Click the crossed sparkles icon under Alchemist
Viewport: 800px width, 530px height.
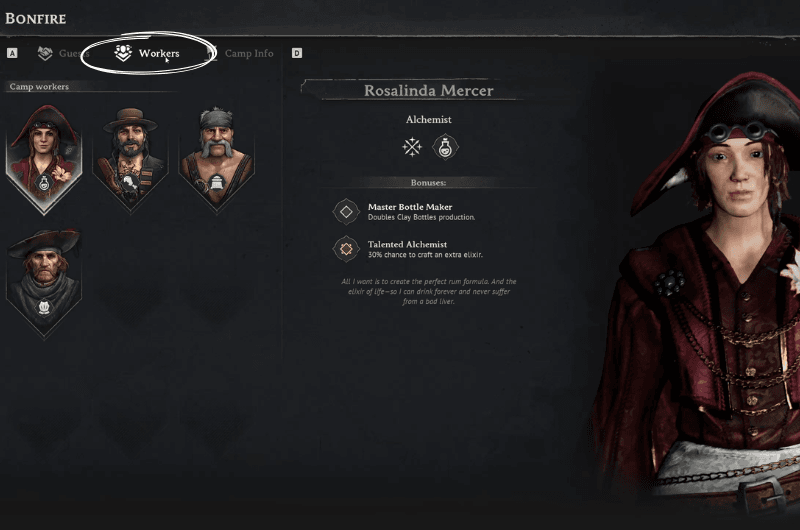click(x=412, y=148)
